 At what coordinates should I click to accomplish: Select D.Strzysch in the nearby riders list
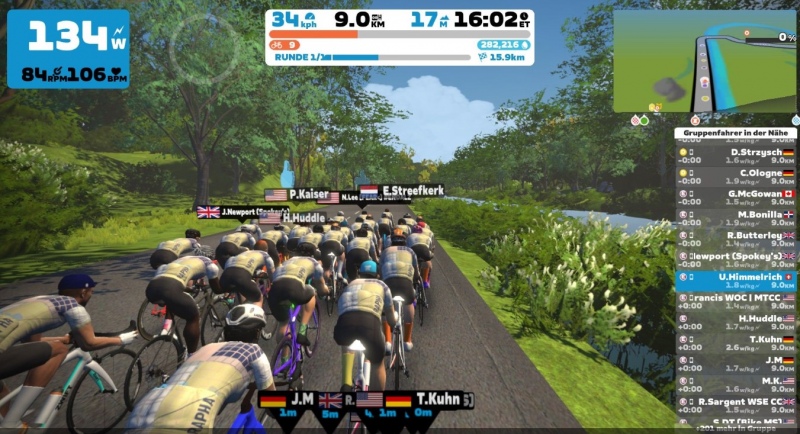pyautogui.click(x=735, y=155)
